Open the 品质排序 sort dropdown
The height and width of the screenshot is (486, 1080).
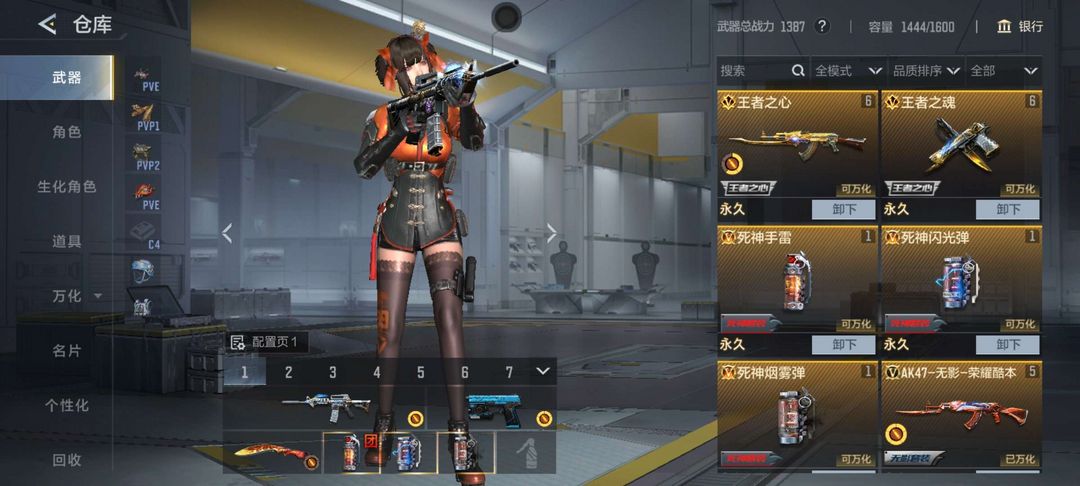(x=926, y=71)
